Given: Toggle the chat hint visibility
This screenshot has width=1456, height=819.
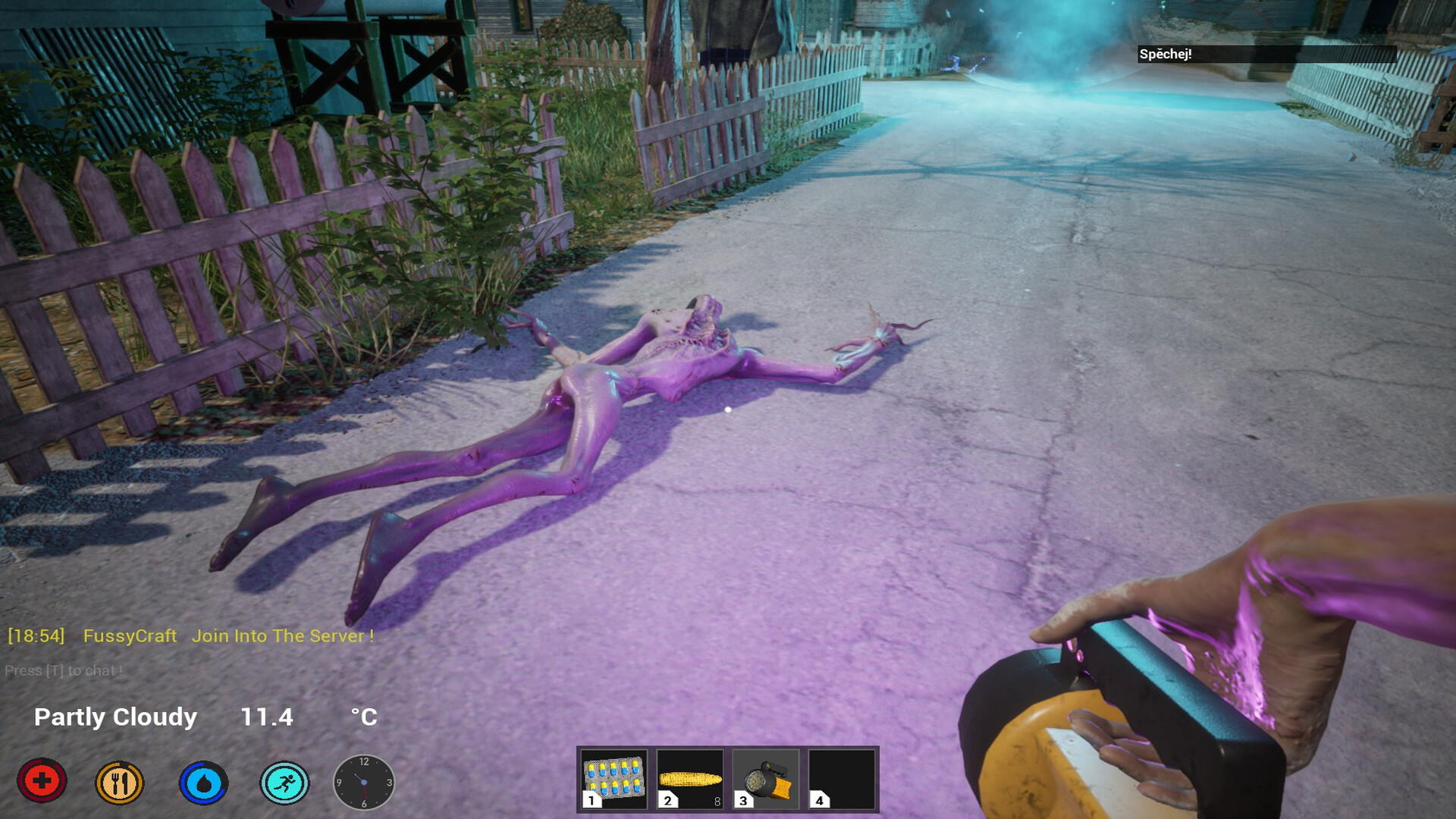Looking at the screenshot, I should click(64, 671).
